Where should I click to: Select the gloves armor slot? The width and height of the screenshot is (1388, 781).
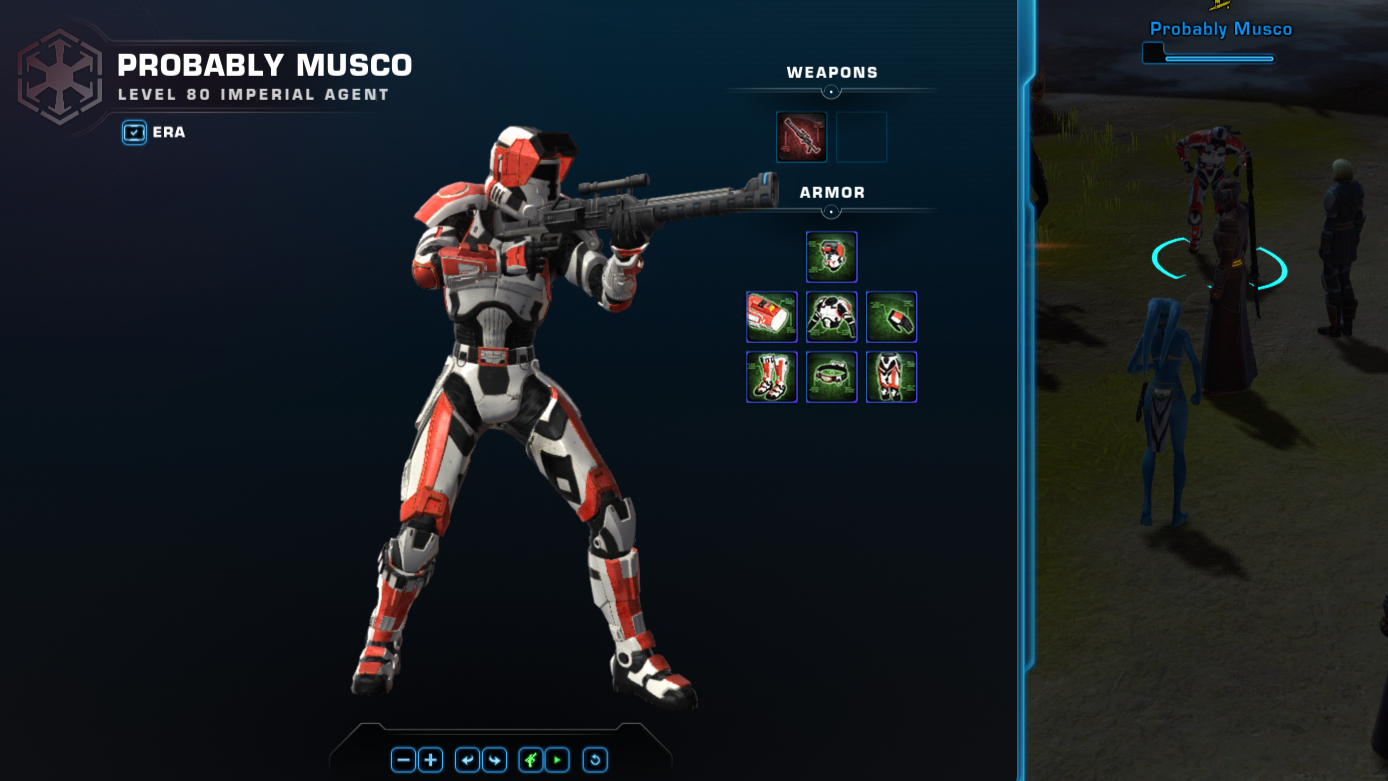tap(891, 317)
